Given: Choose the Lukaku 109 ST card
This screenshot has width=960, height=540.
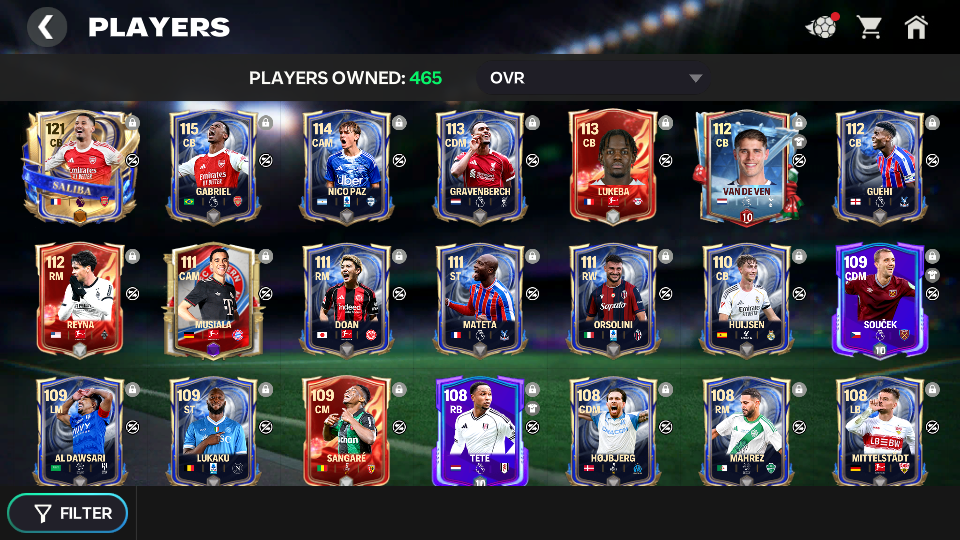Looking at the screenshot, I should click(213, 432).
